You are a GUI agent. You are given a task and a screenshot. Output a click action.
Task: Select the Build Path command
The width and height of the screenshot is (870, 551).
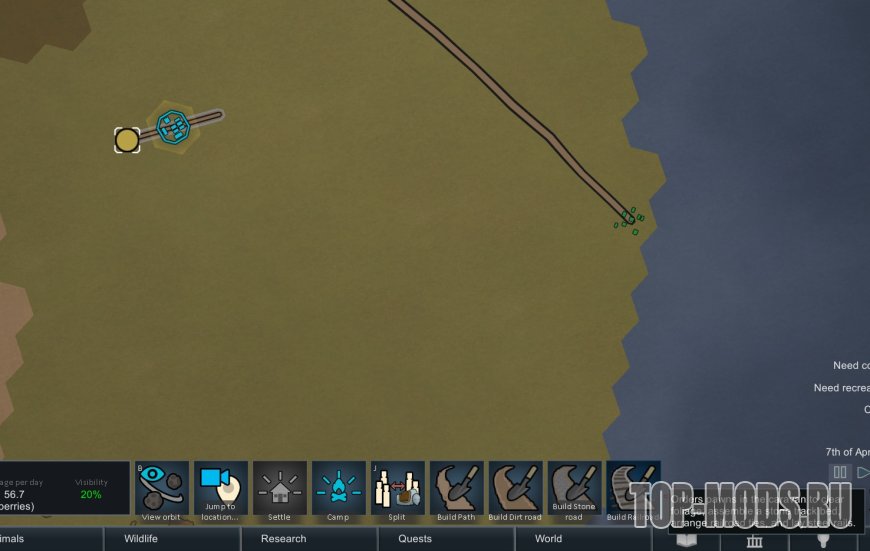point(456,487)
